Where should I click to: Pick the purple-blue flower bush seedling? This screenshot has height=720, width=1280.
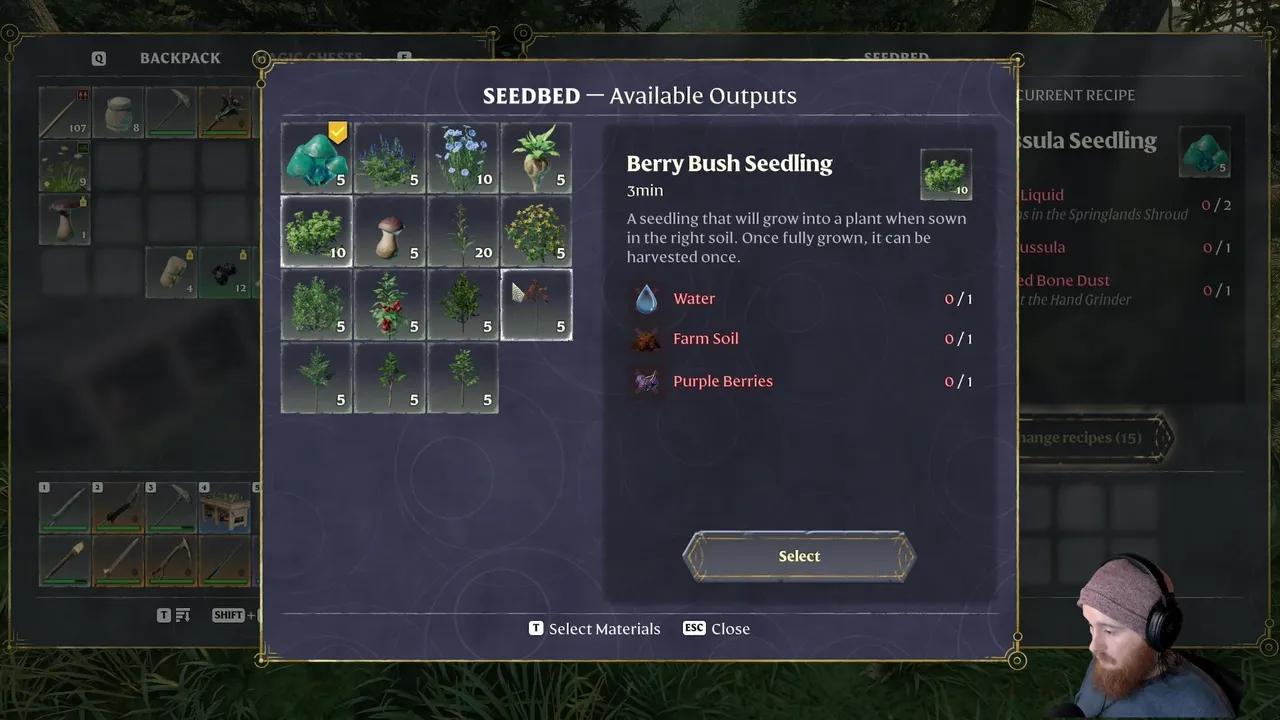[x=389, y=158]
